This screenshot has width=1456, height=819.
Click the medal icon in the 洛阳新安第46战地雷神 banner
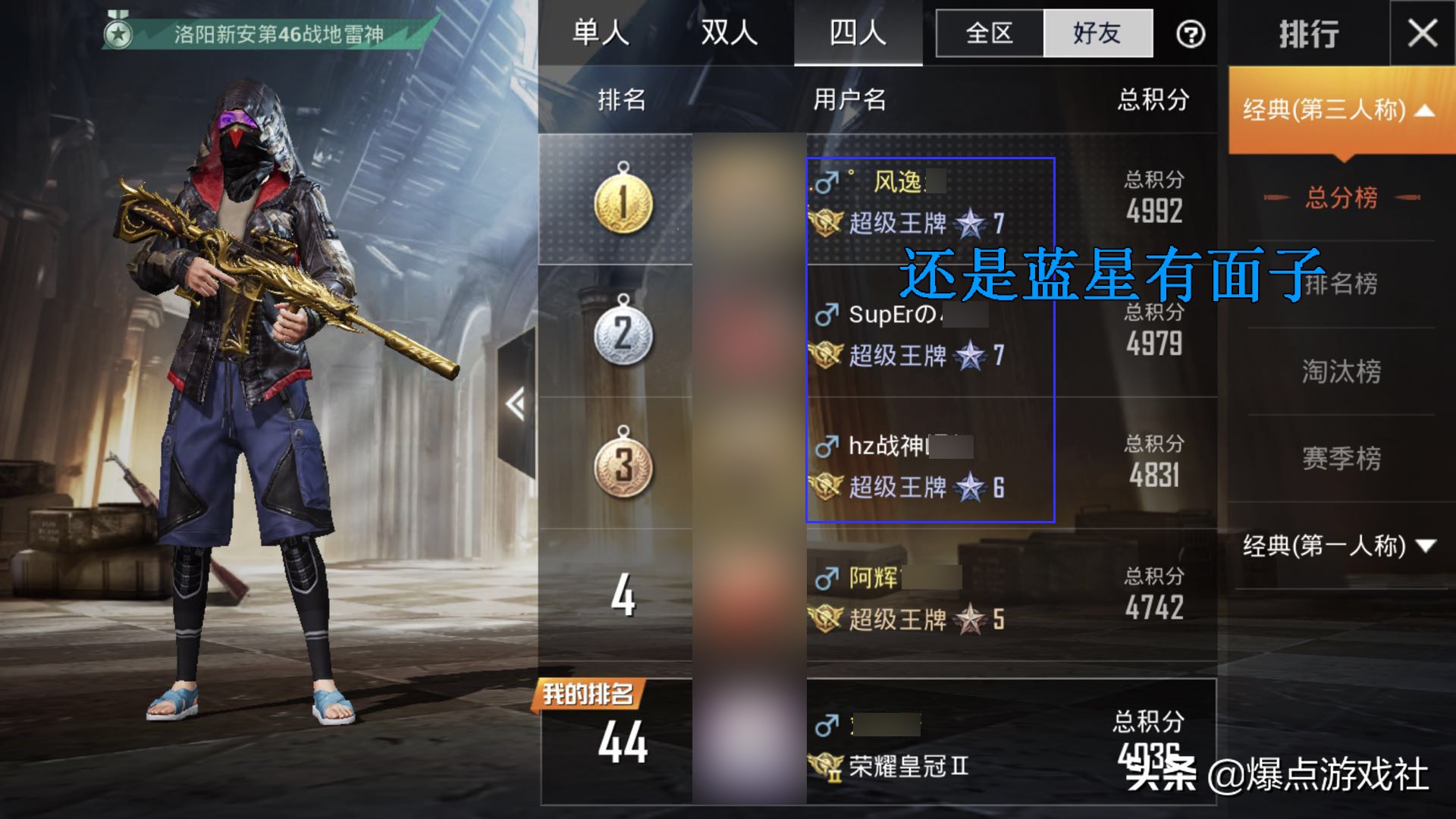click(119, 30)
